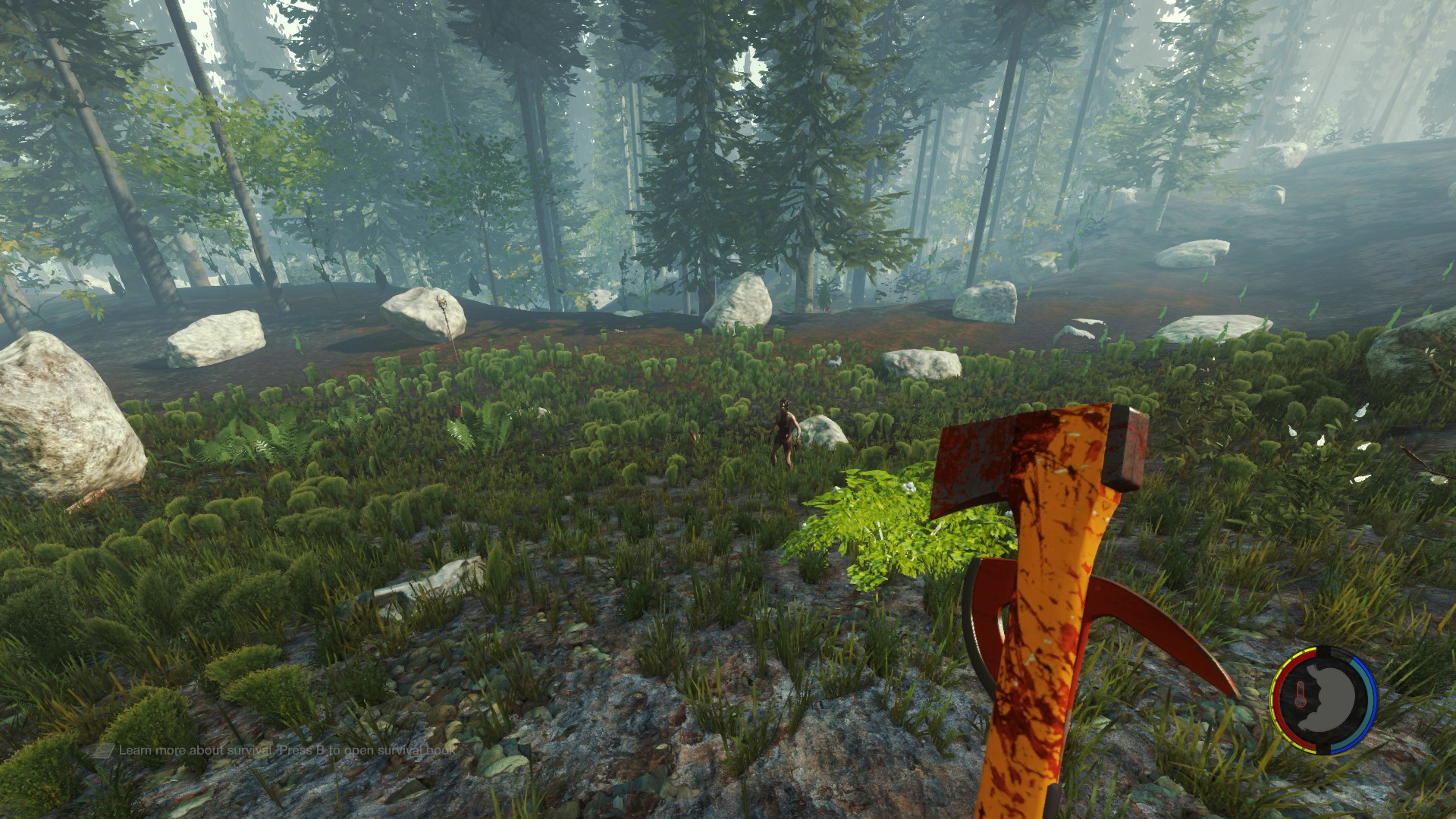Open the survival book hint icon
Image resolution: width=1456 pixels, height=819 pixels.
click(x=103, y=751)
